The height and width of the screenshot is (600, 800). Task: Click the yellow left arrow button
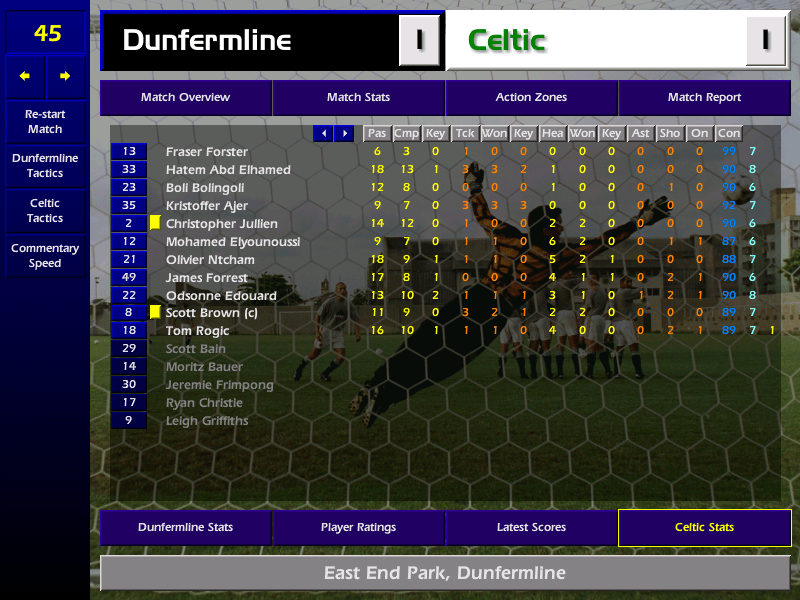tap(25, 76)
